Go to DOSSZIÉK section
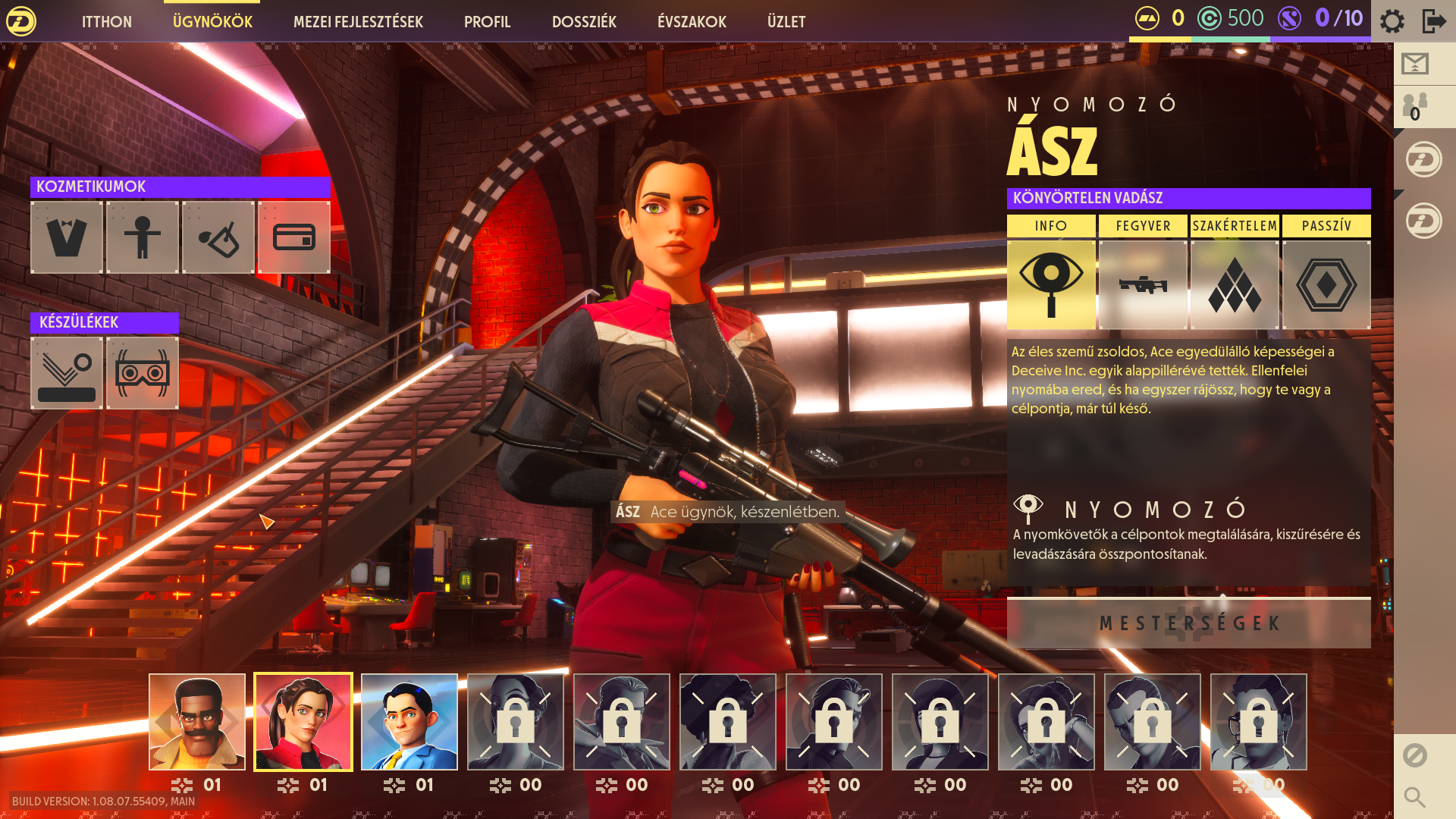 (584, 22)
